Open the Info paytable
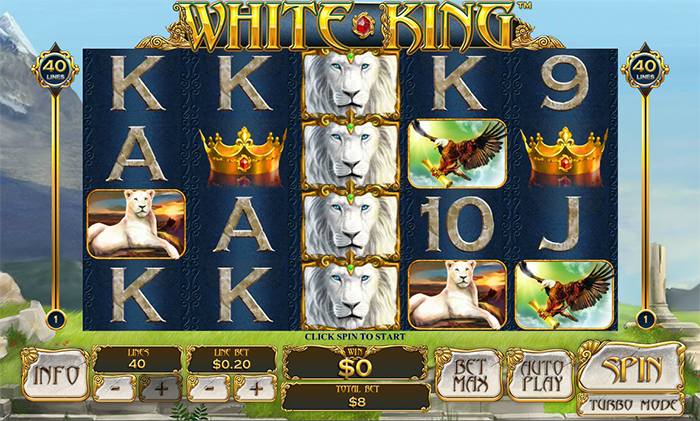700x421 pixels. [x=55, y=376]
